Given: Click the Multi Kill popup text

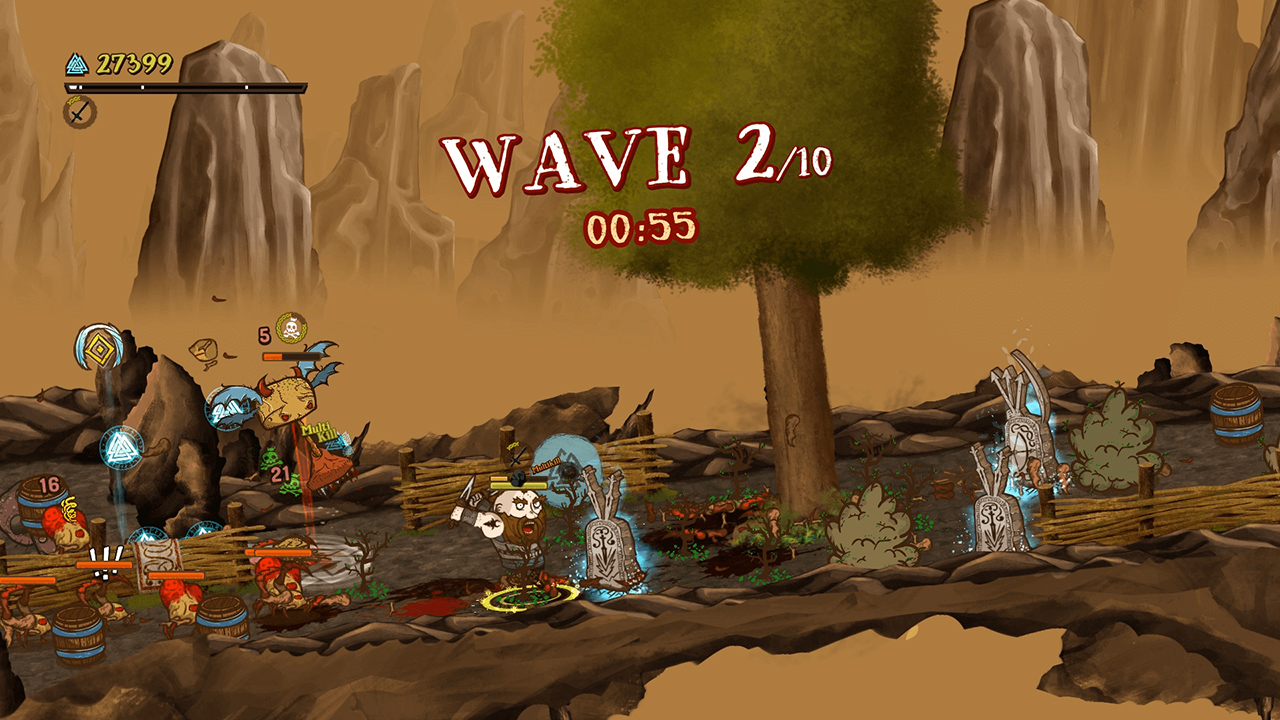Looking at the screenshot, I should (x=318, y=432).
